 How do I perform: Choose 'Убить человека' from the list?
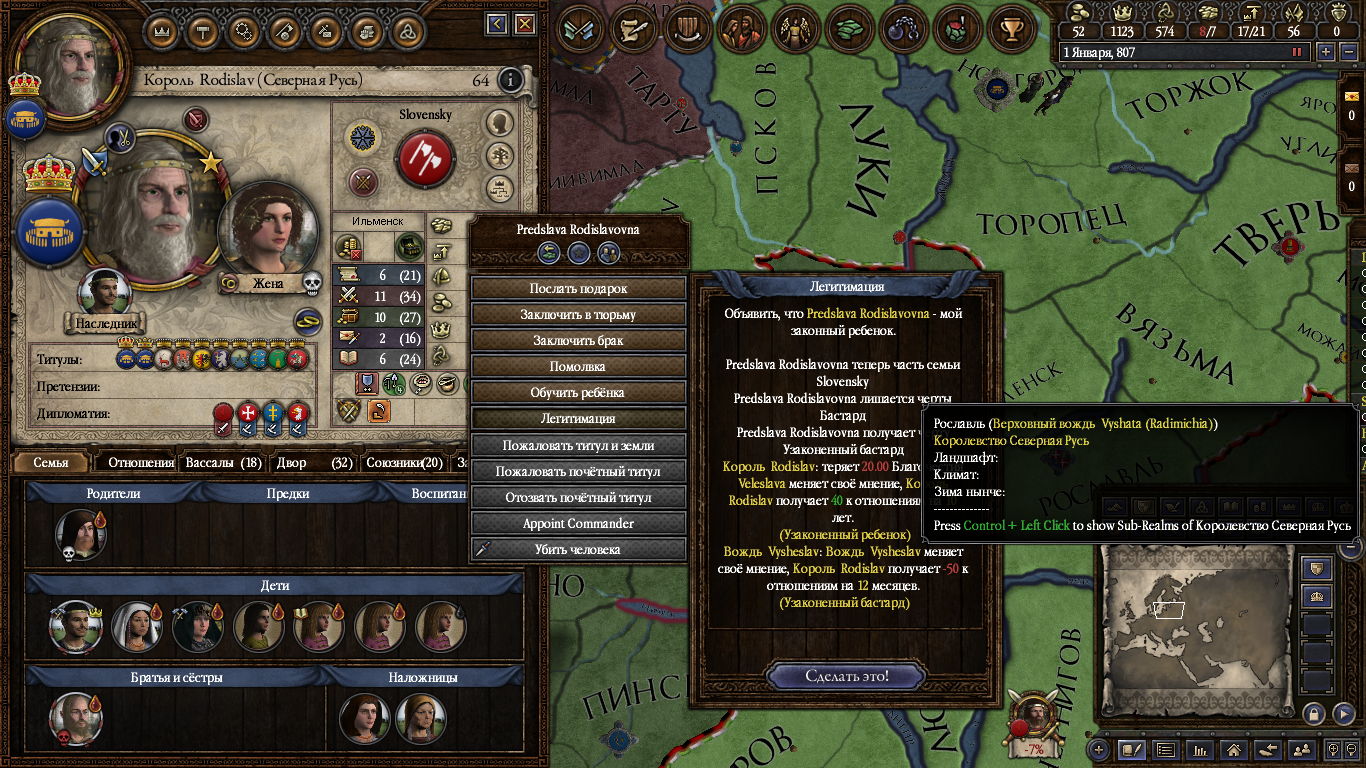coord(578,549)
